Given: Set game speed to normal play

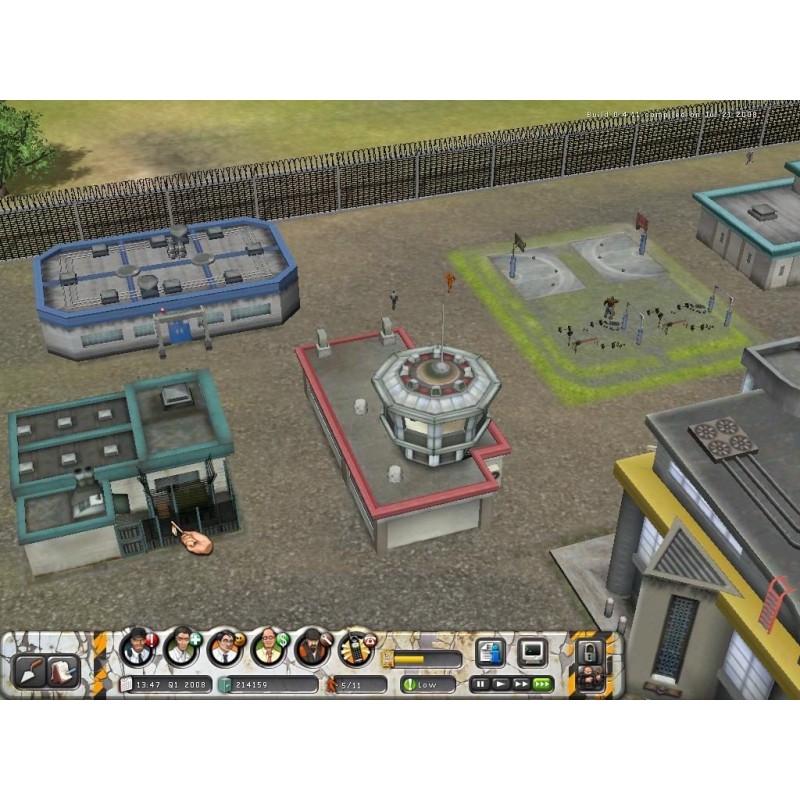Looking at the screenshot, I should point(500,685).
